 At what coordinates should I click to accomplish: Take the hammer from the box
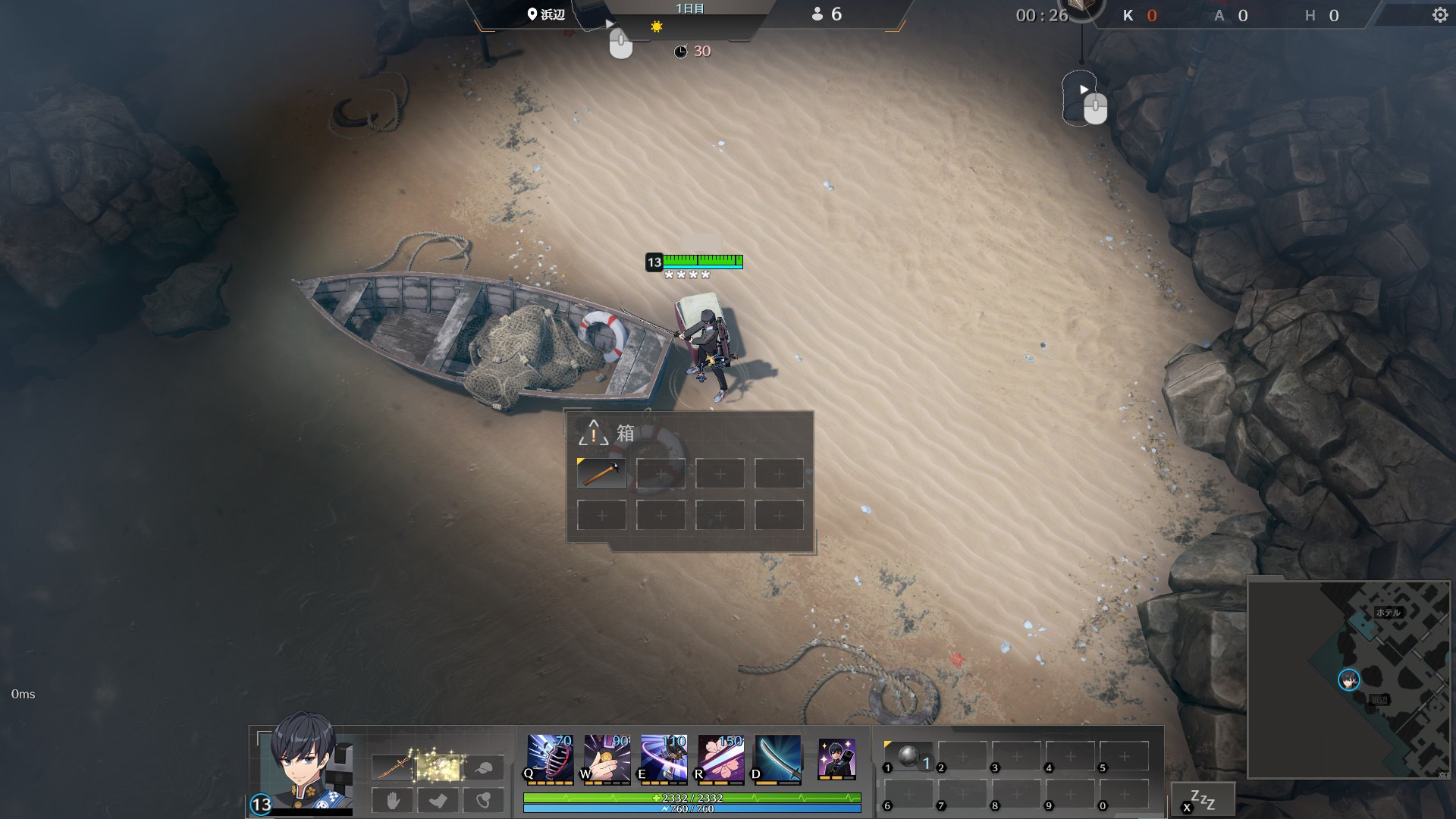click(601, 473)
